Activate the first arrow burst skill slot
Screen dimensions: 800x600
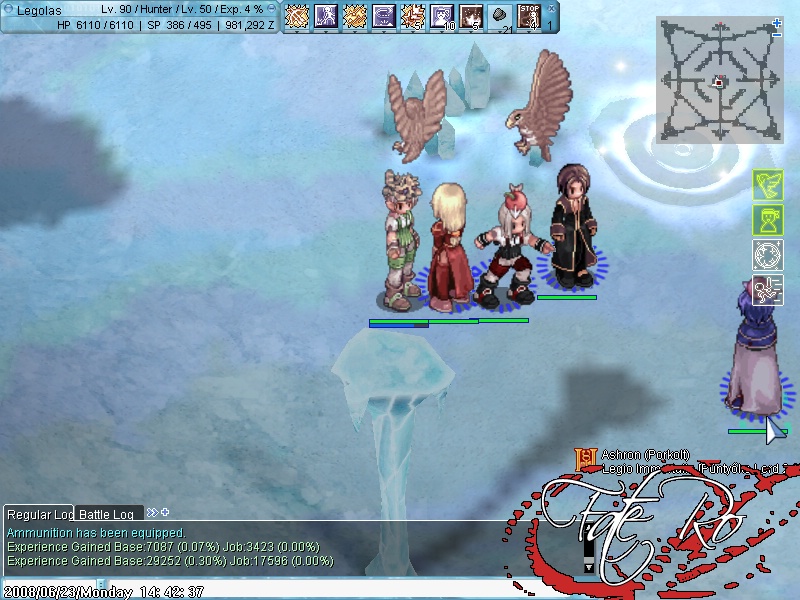pyautogui.click(x=297, y=16)
